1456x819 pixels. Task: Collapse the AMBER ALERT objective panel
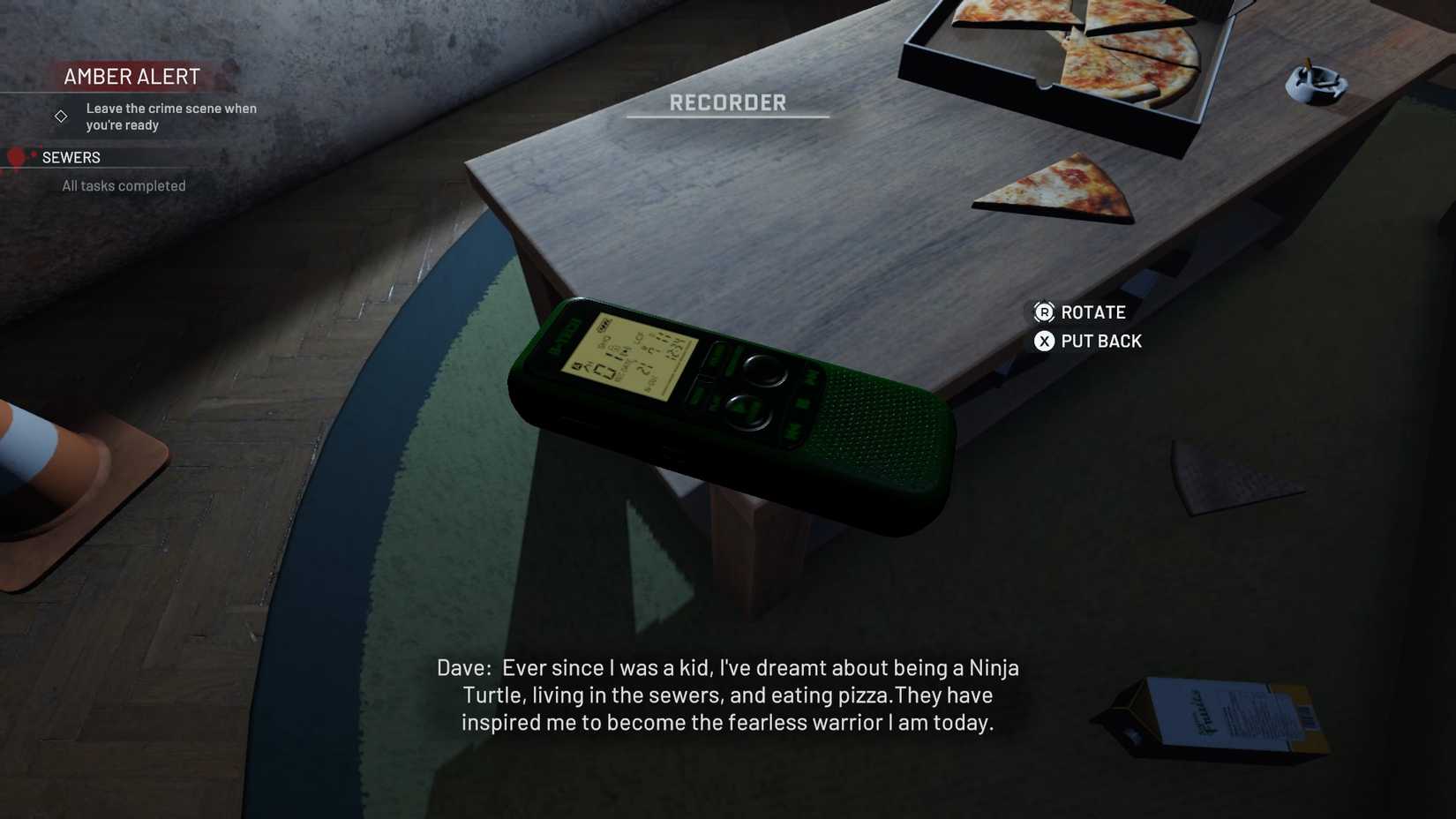[131, 77]
